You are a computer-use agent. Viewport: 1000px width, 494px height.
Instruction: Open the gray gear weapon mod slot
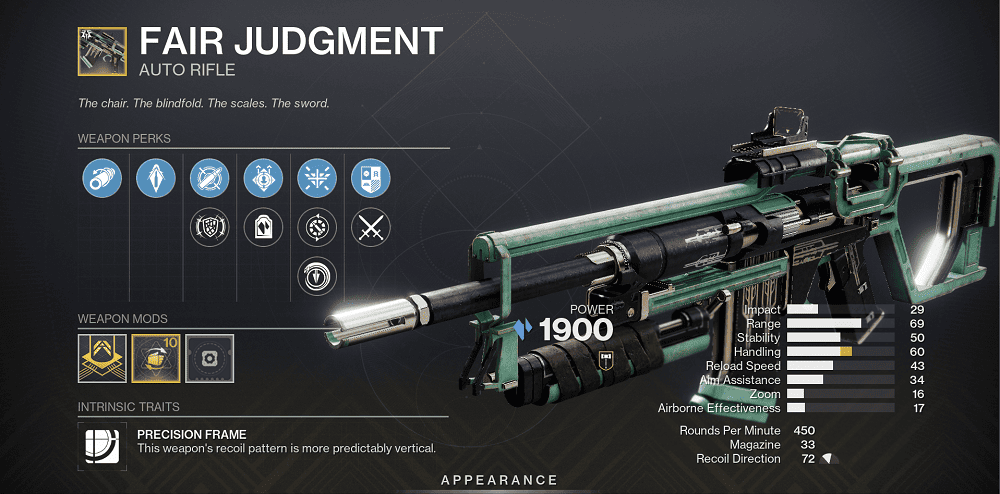(209, 358)
